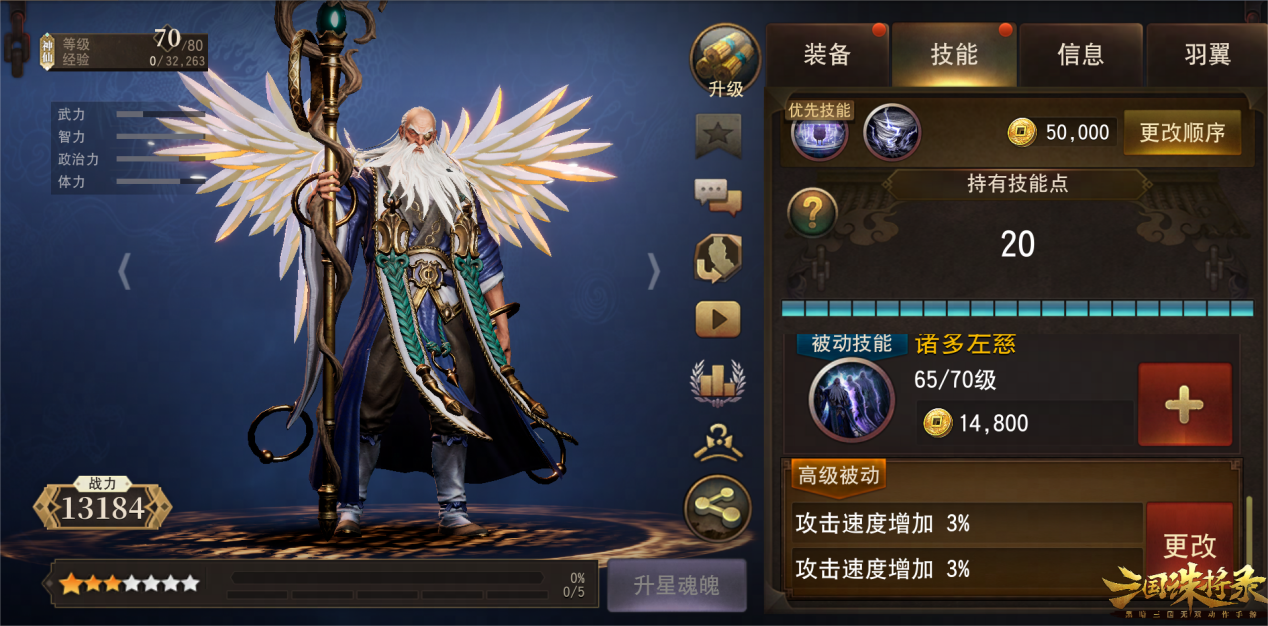Show the next hero with right arrow

[x=654, y=271]
